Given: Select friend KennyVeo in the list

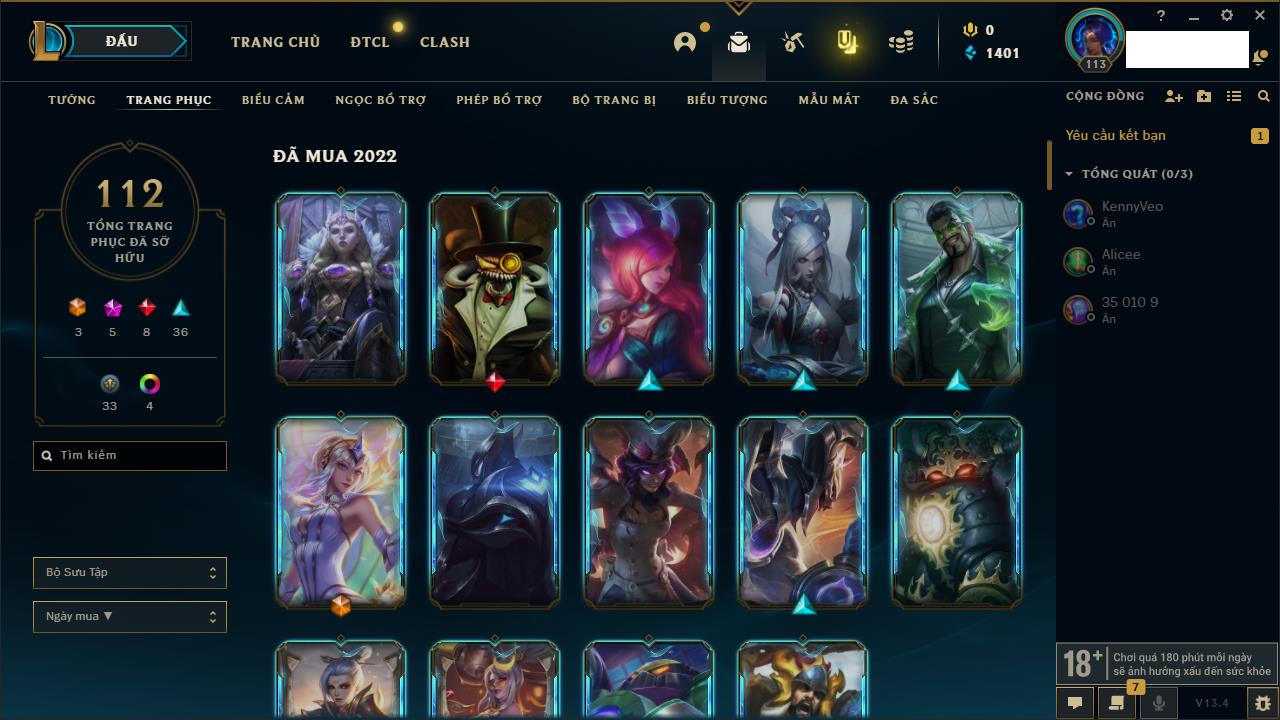Looking at the screenshot, I should coord(1131,213).
